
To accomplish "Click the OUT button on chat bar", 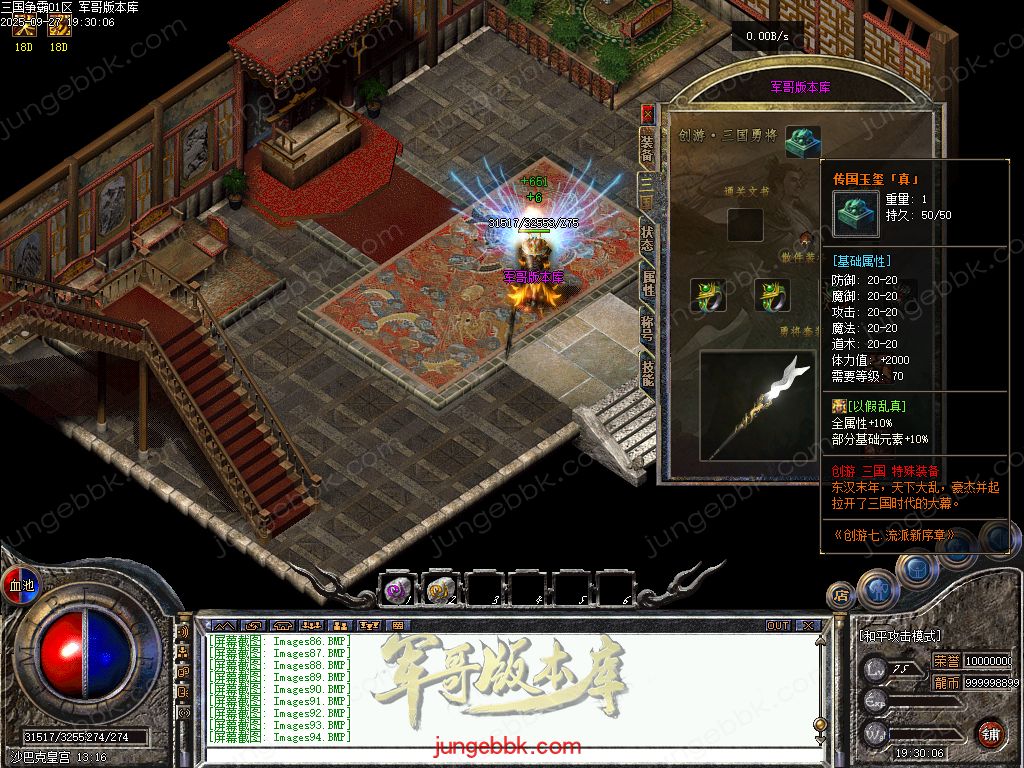I will tap(777, 626).
